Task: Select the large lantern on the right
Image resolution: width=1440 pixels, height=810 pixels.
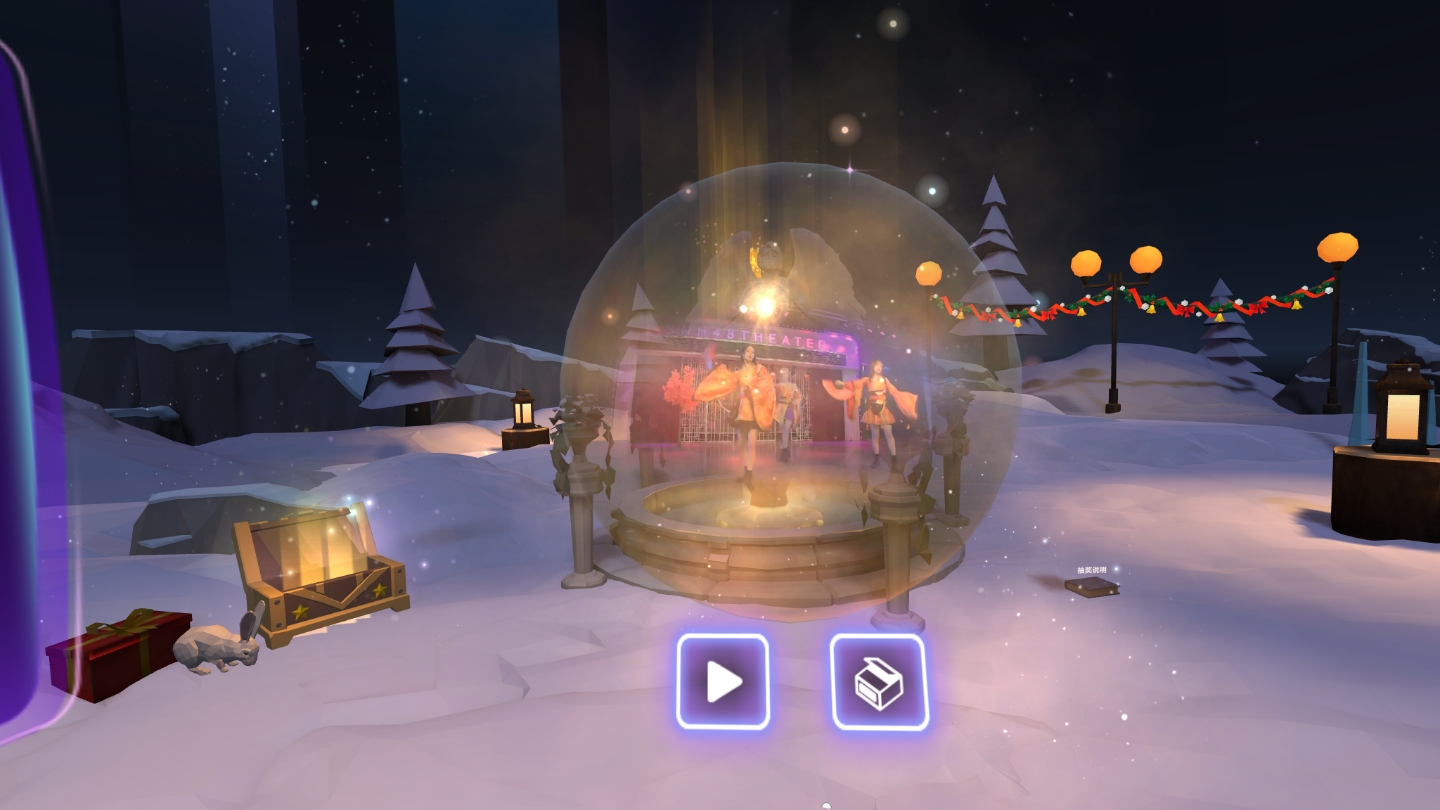Action: click(1400, 410)
